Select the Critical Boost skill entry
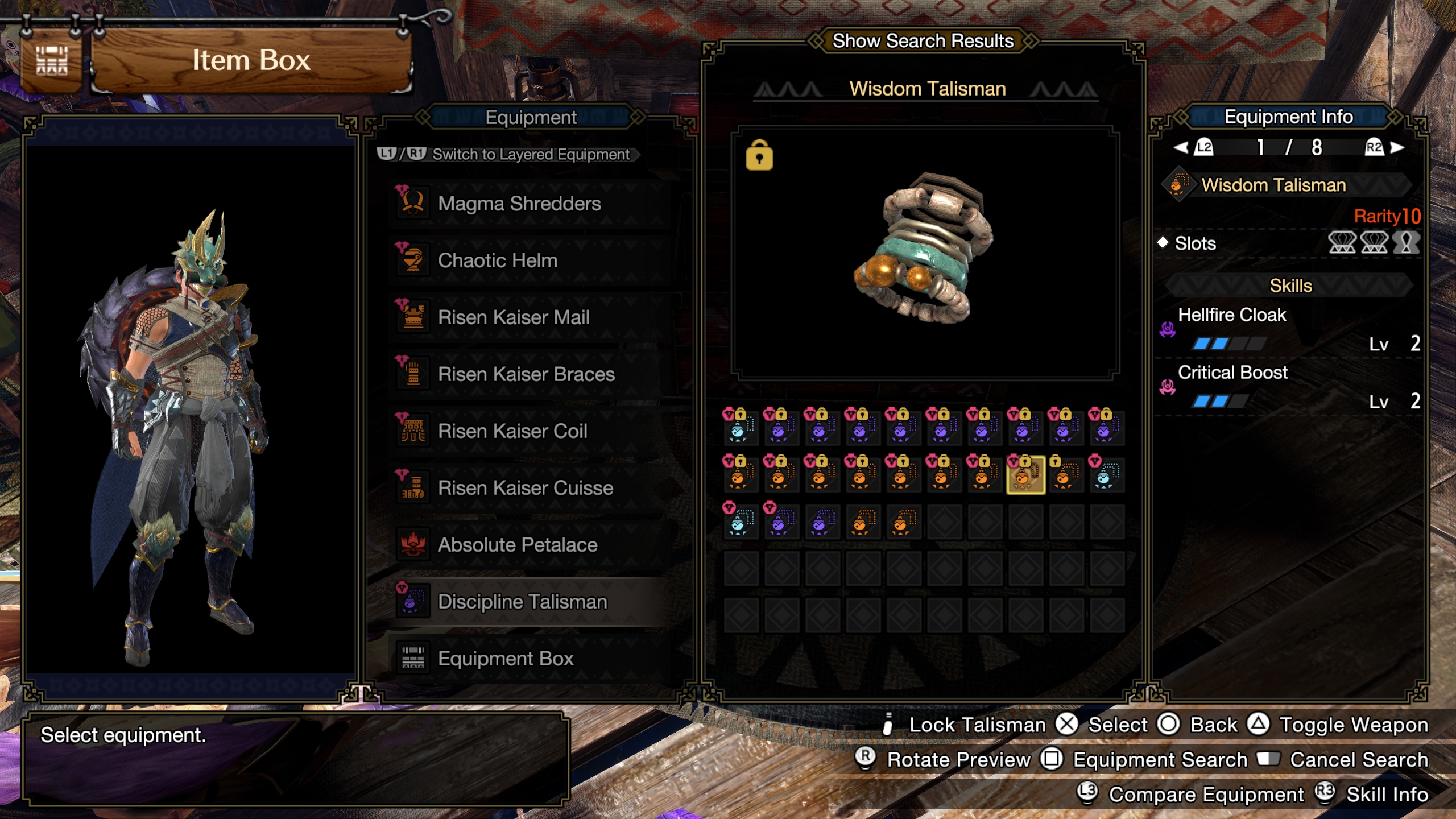 (x=1232, y=373)
